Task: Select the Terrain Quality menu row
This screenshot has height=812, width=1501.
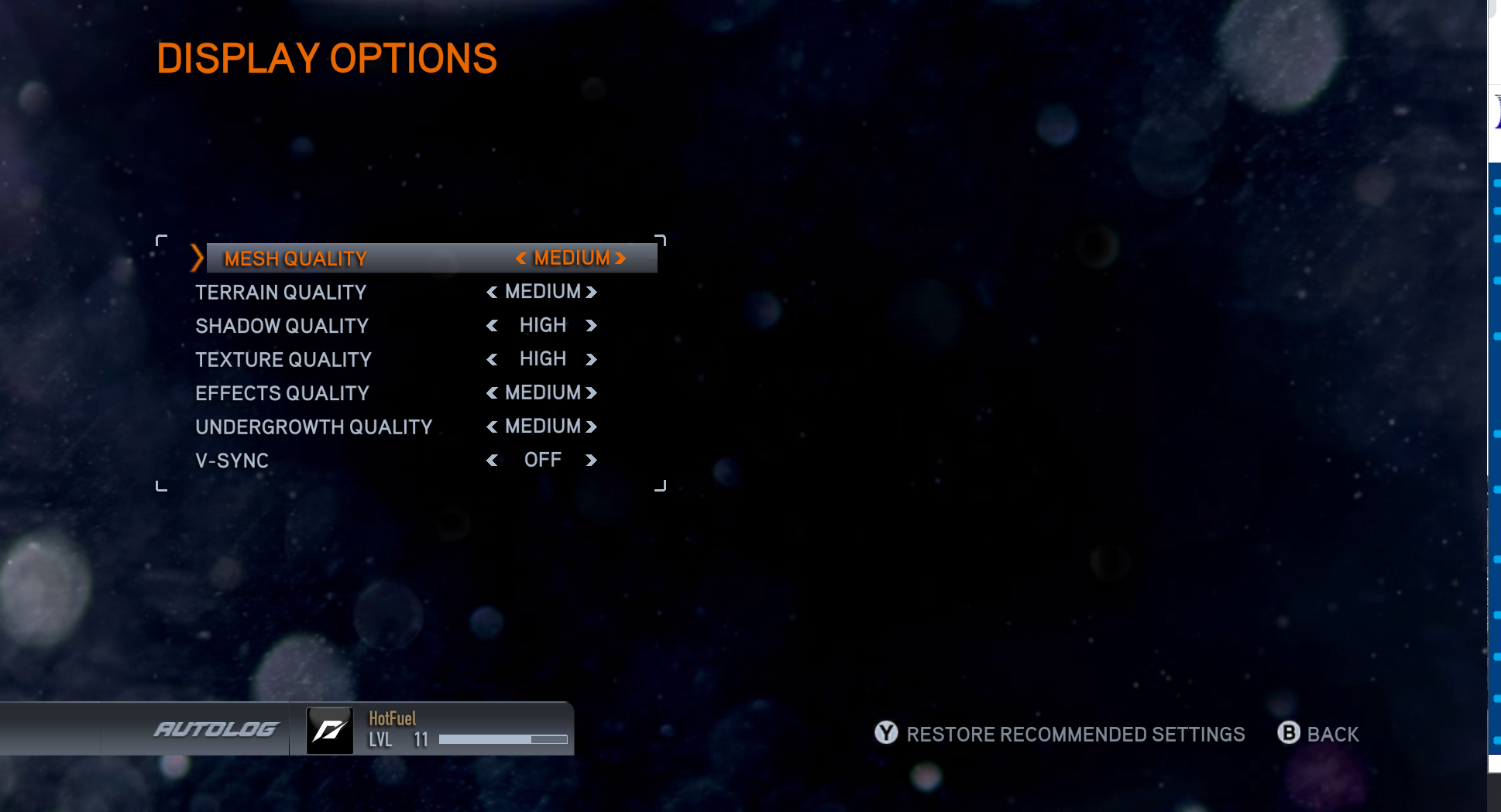Action: (x=281, y=292)
